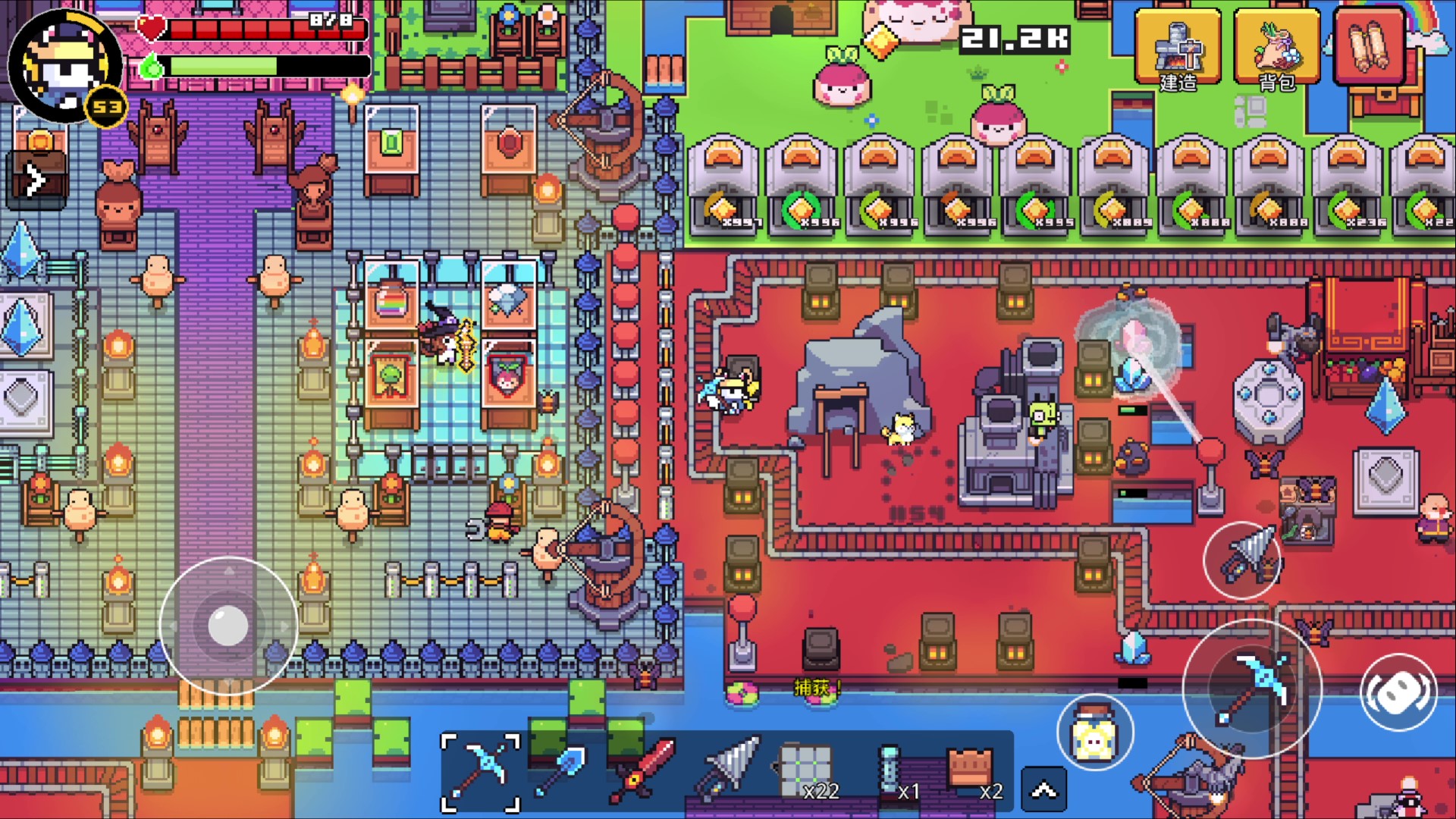Tap the white roll dodge button
Image resolution: width=1456 pixels, height=819 pixels.
(1398, 692)
